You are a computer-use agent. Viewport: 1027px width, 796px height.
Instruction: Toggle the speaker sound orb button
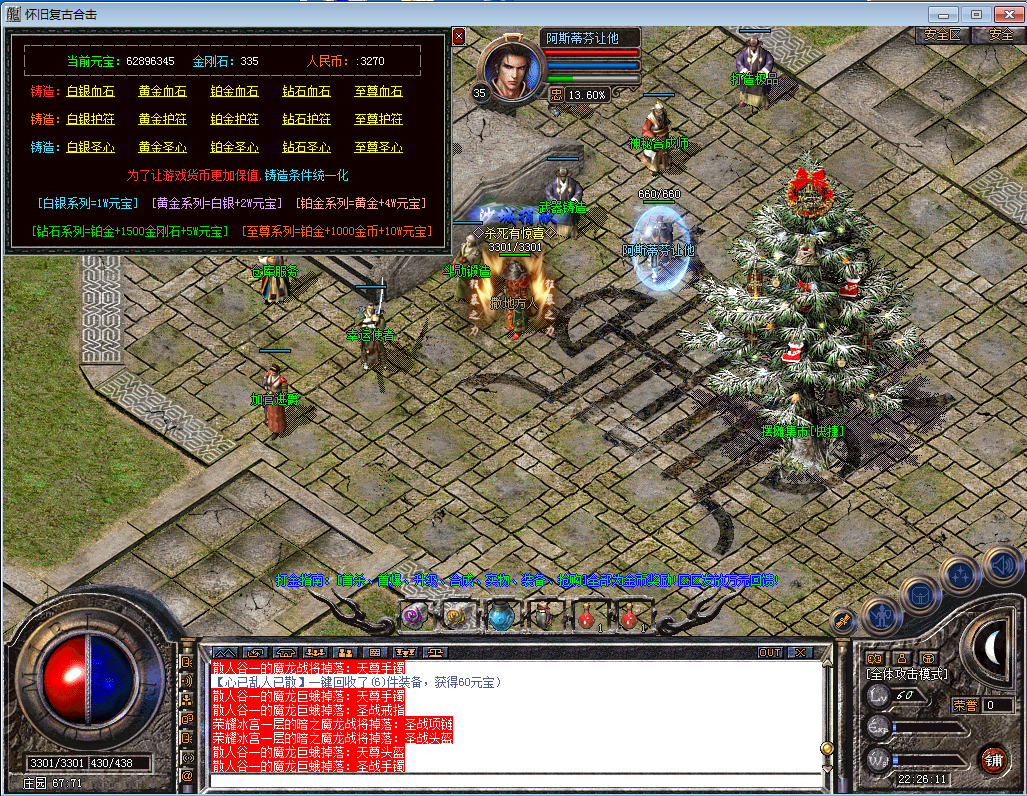coord(1001,566)
